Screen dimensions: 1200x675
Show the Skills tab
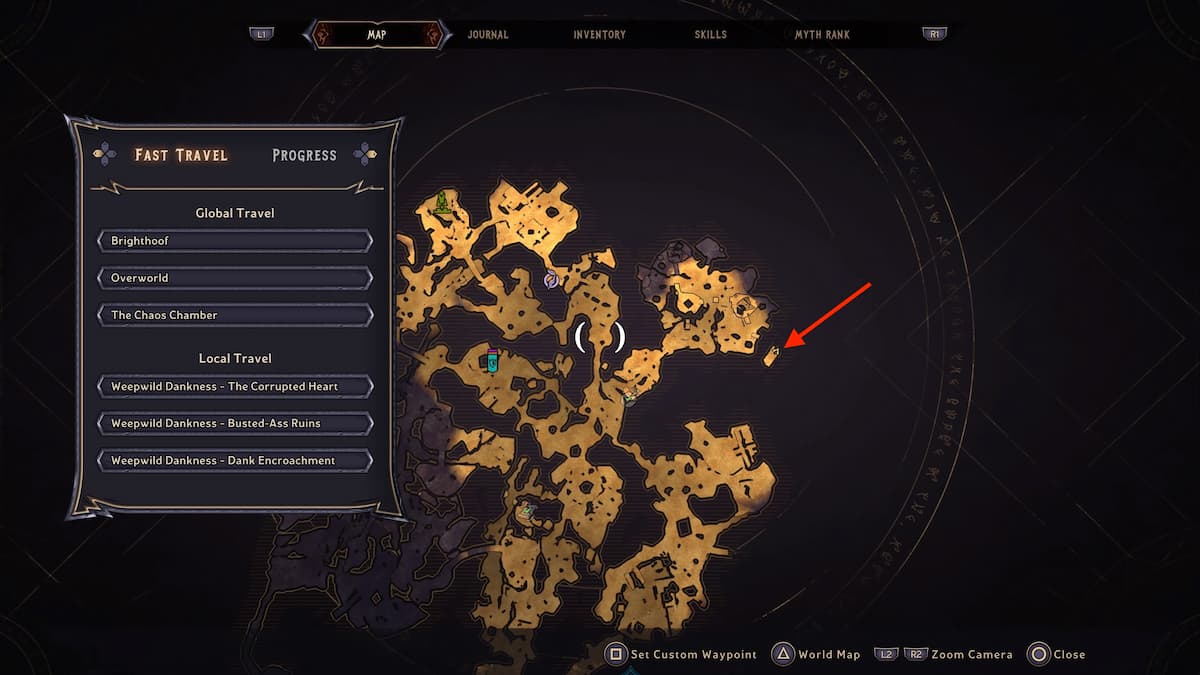[711, 34]
